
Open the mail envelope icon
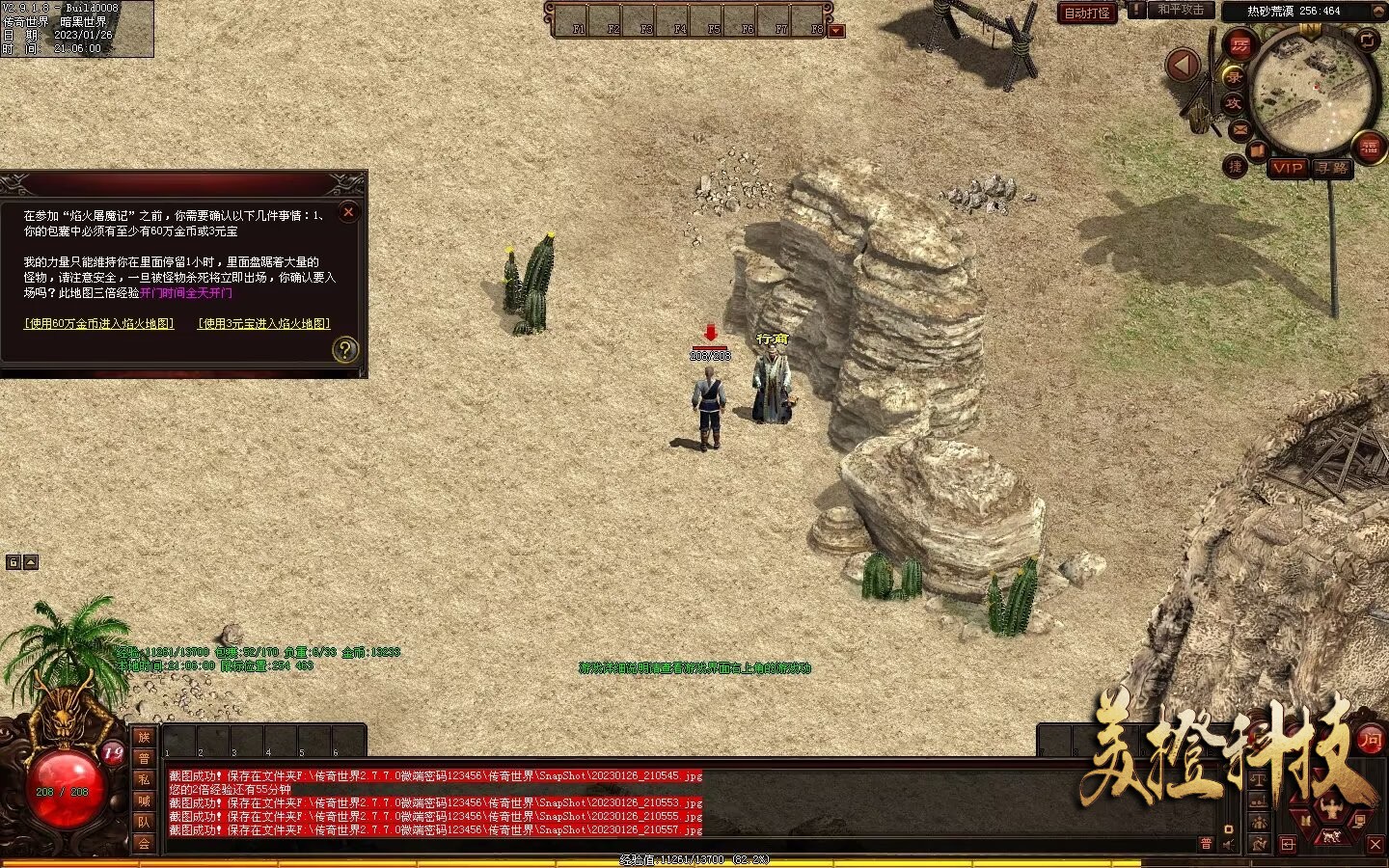coord(1239,129)
